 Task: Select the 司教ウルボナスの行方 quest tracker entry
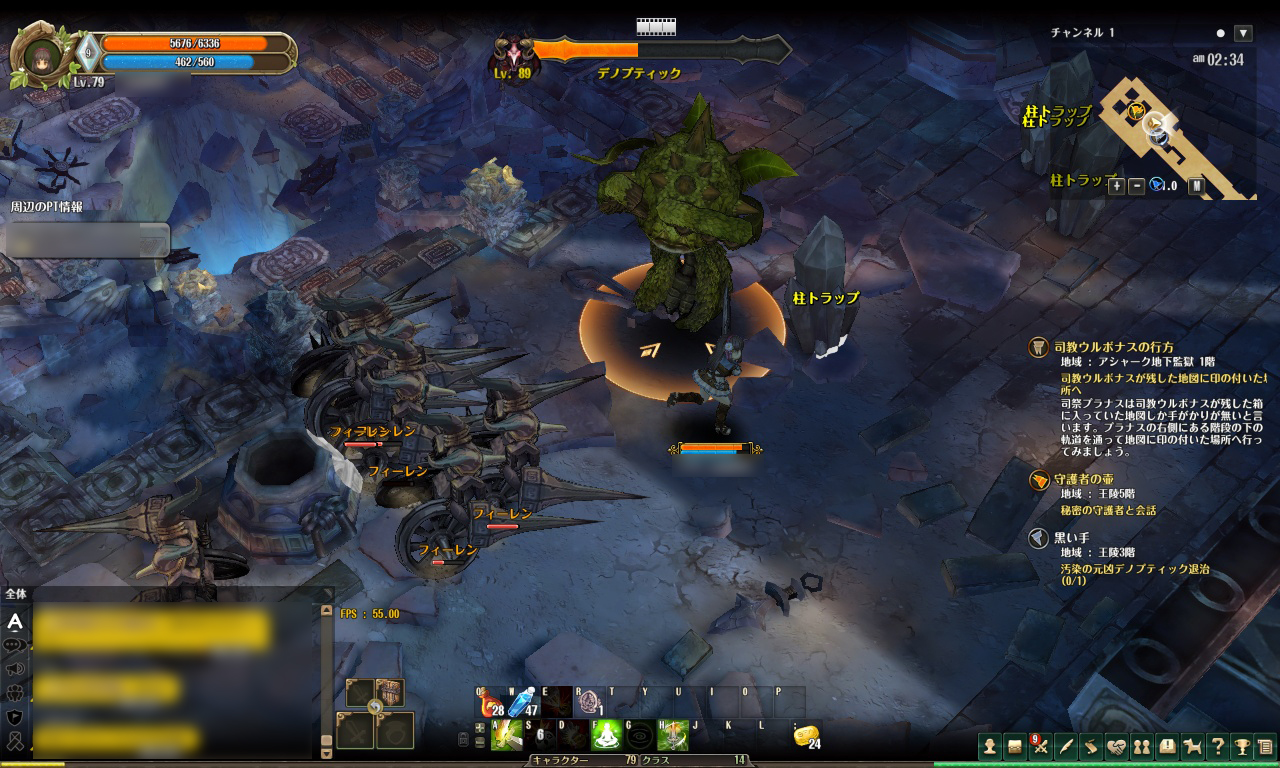(x=1114, y=347)
